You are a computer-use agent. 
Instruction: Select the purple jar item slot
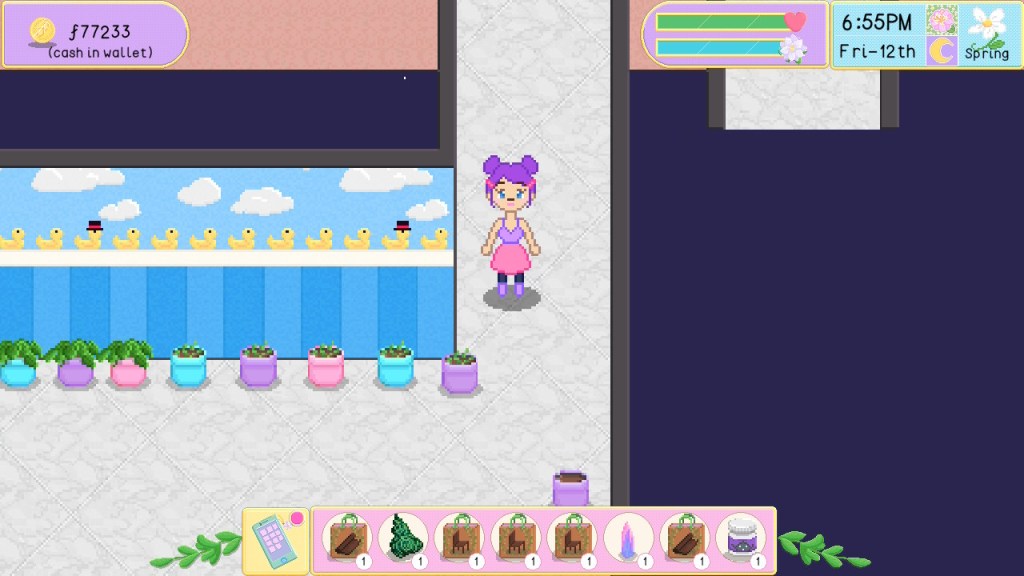coord(741,538)
